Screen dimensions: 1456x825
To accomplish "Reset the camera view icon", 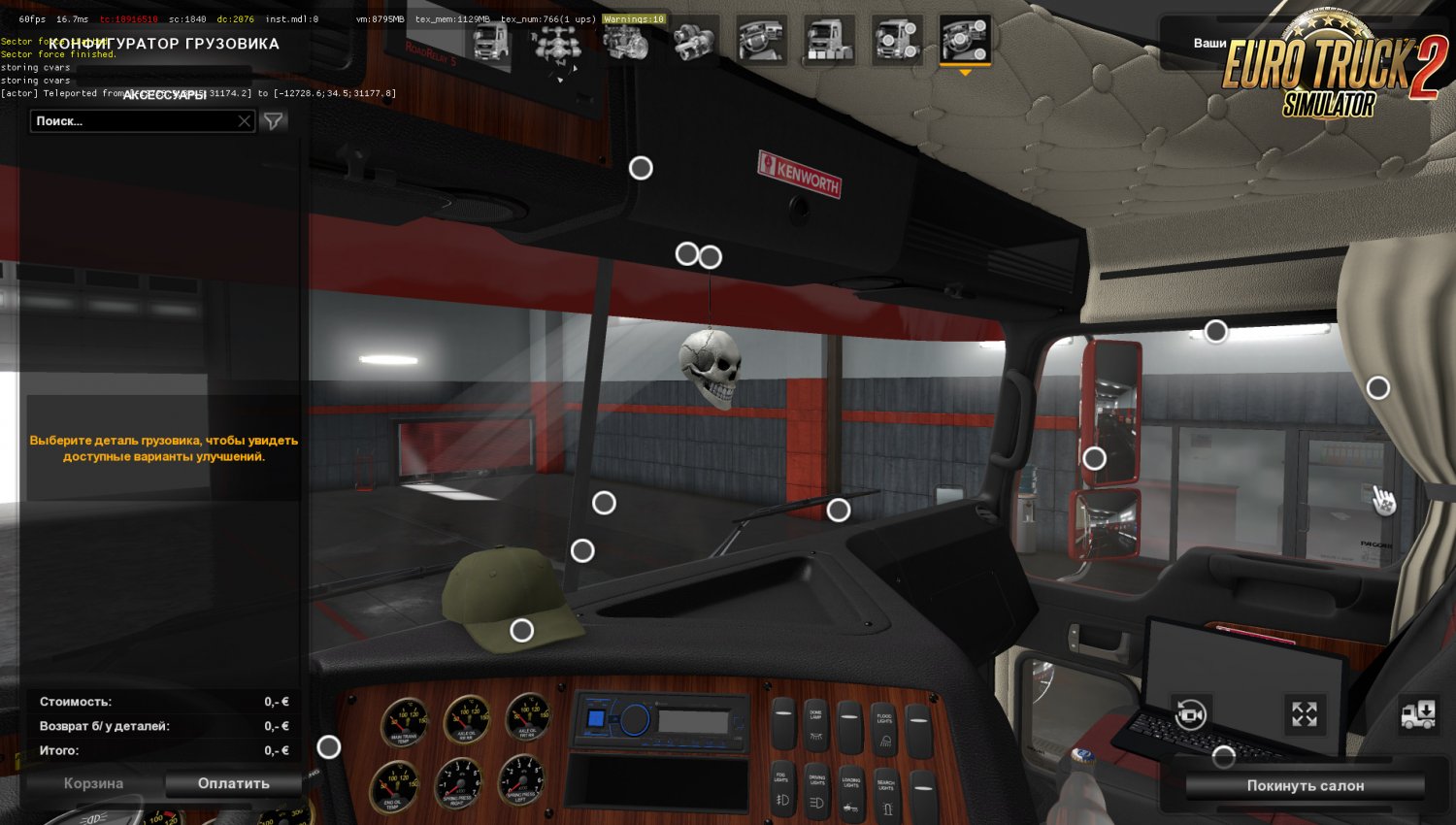I will tap(1190, 715).
